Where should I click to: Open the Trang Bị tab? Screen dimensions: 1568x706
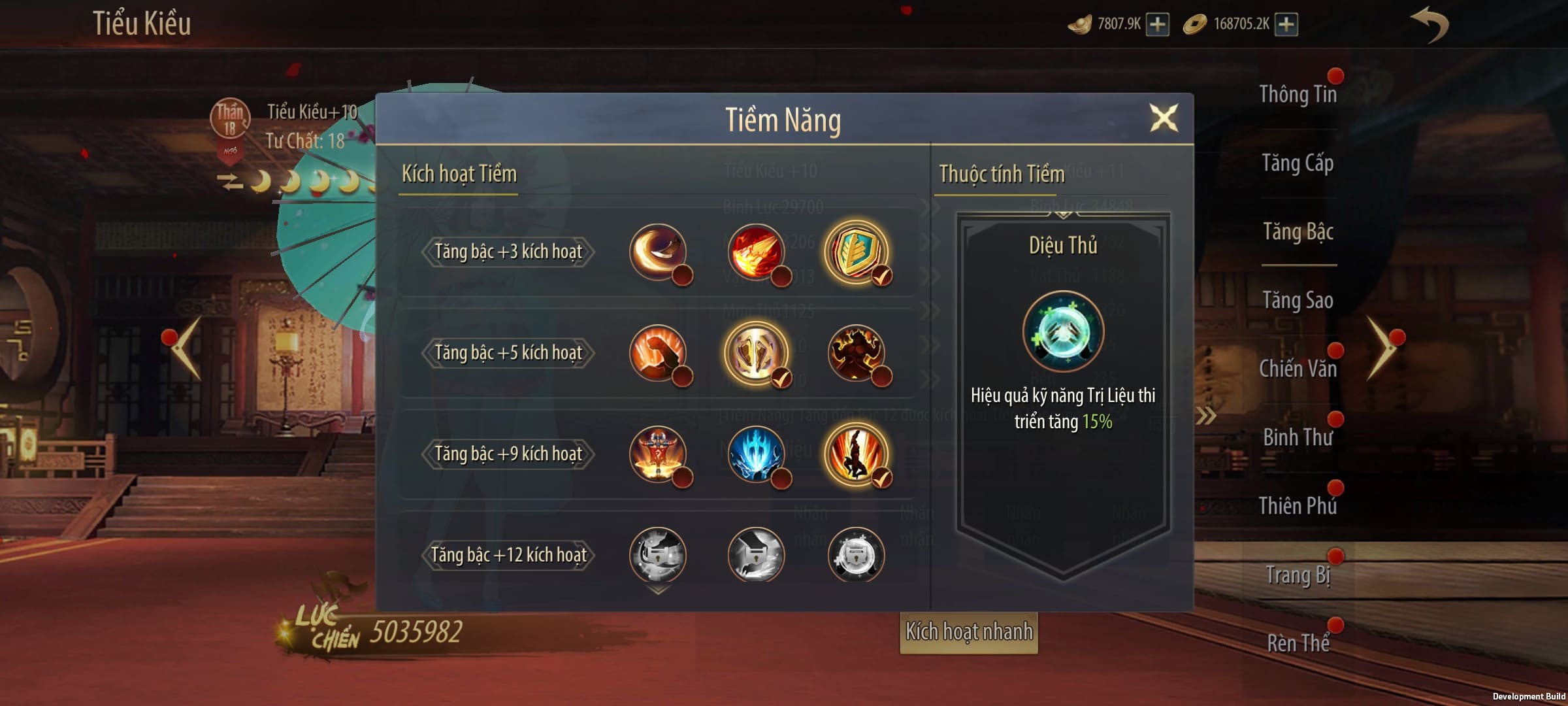[x=1298, y=575]
